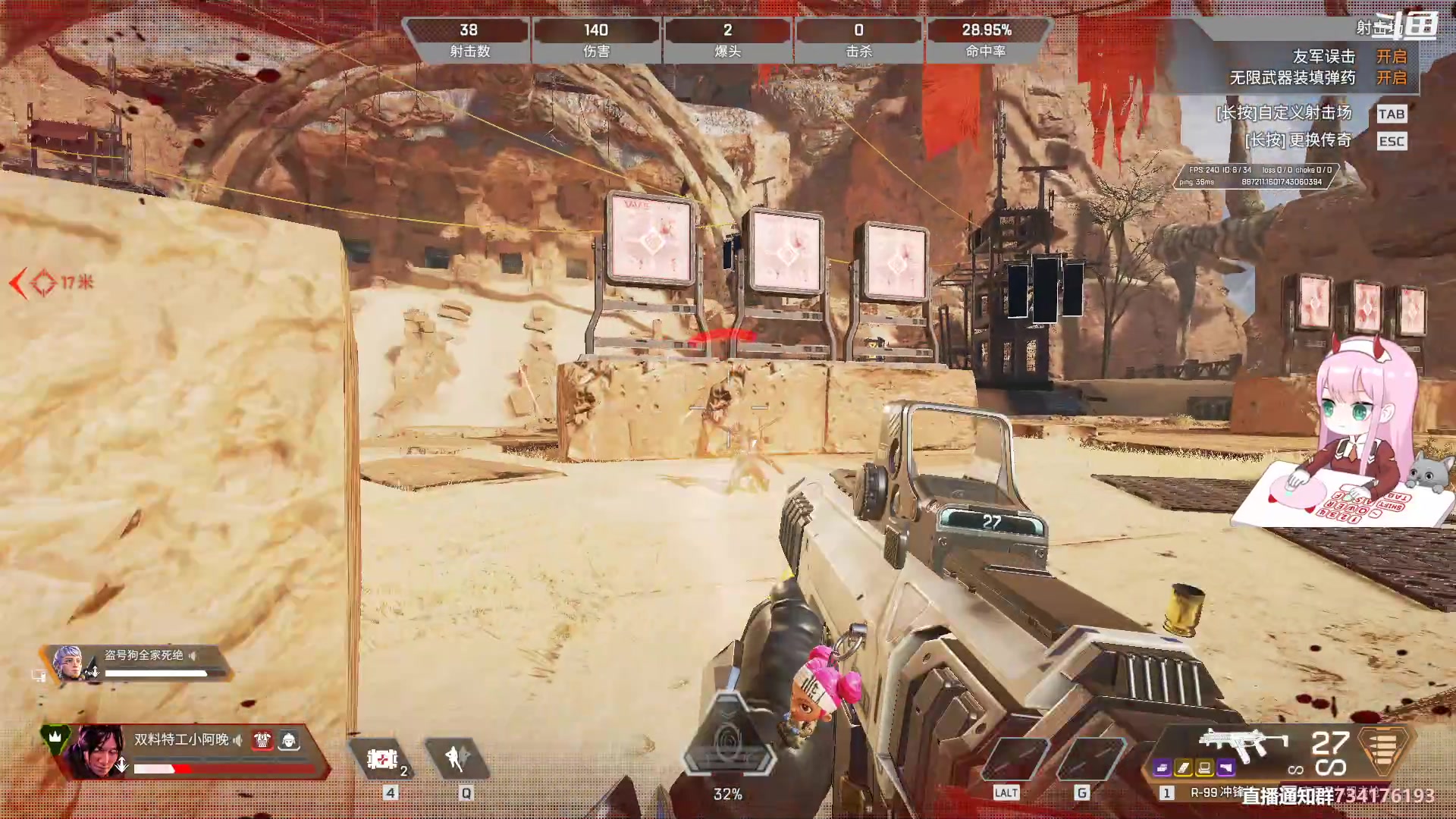Click the helmet icon beside the player name
The height and width of the screenshot is (819, 1456).
pyautogui.click(x=289, y=740)
